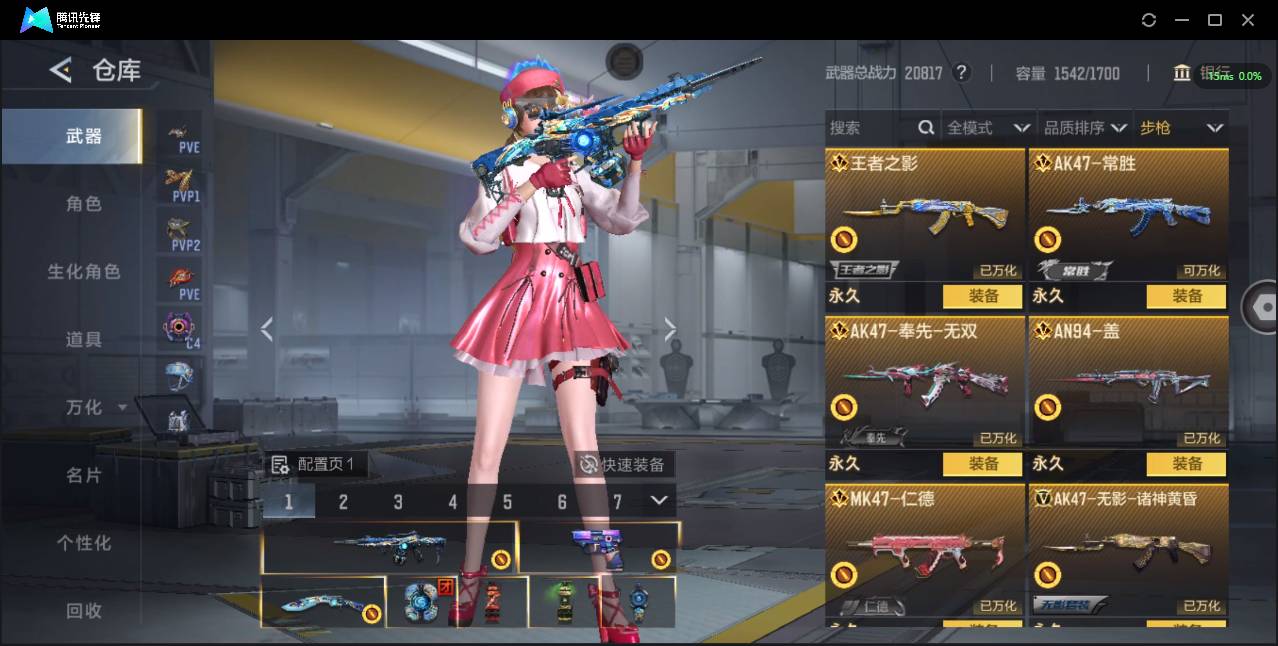Select the 道具 category
This screenshot has height=646, width=1278.
pyautogui.click(x=84, y=340)
